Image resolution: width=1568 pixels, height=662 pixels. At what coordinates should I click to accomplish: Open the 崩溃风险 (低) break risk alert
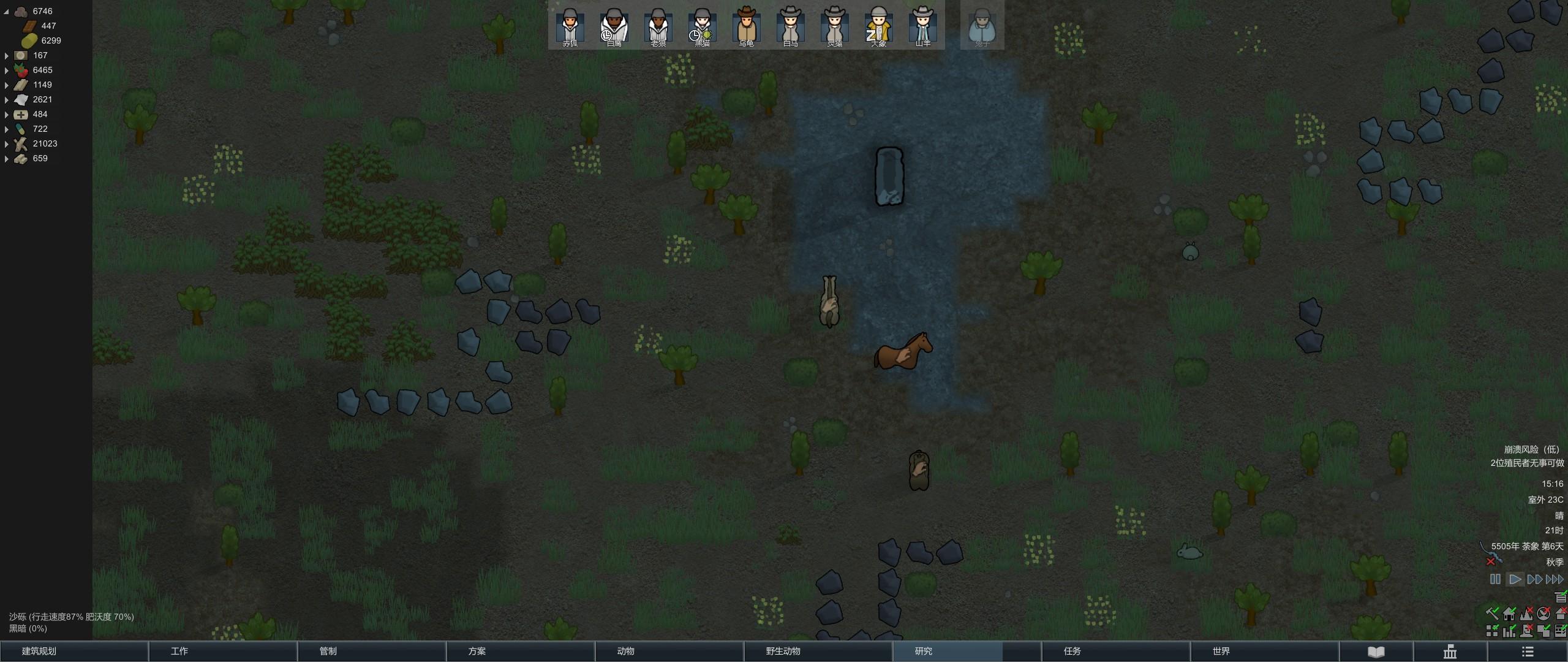pyautogui.click(x=1531, y=449)
